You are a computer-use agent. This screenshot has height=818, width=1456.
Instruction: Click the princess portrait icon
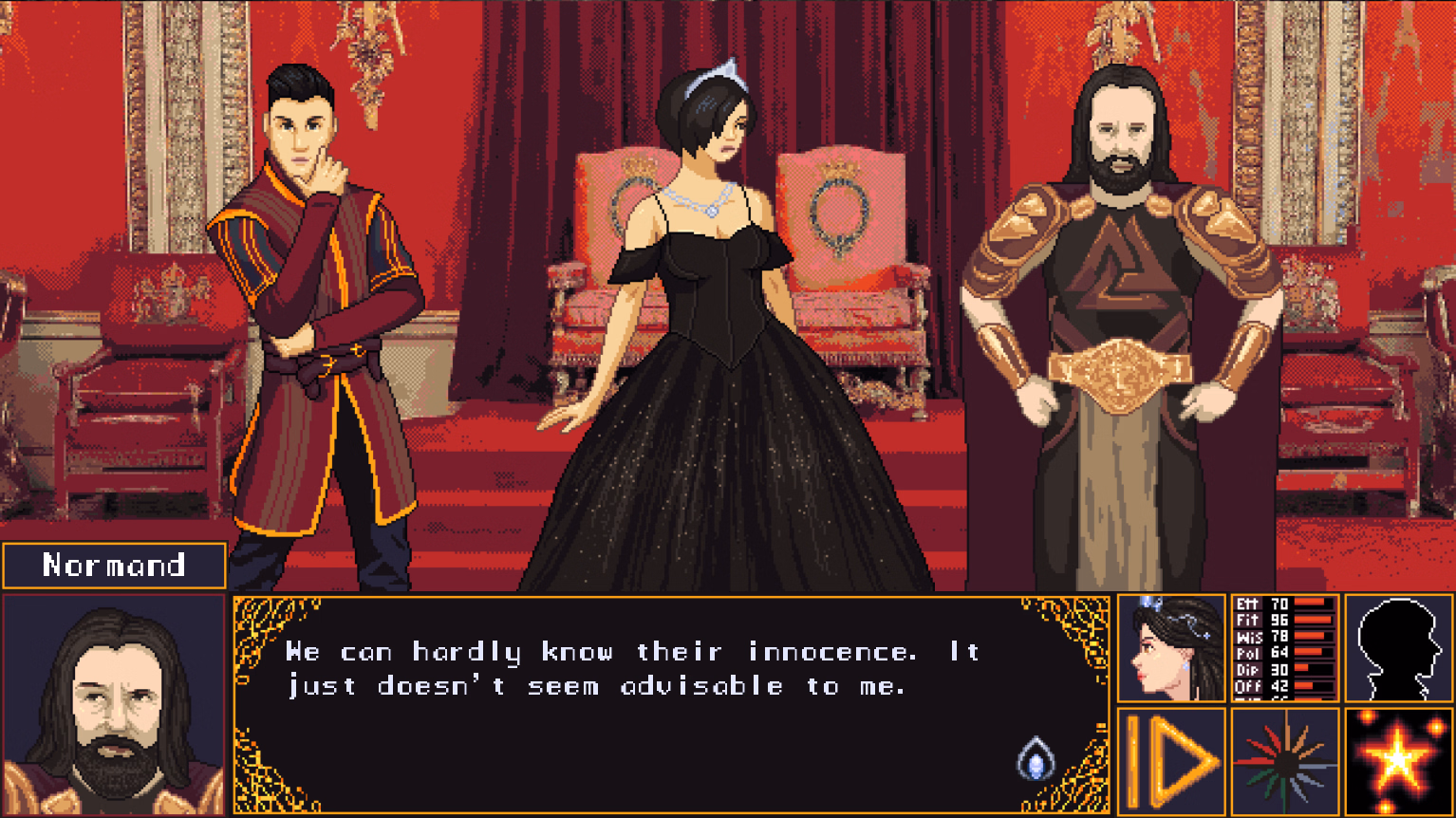click(x=1170, y=649)
